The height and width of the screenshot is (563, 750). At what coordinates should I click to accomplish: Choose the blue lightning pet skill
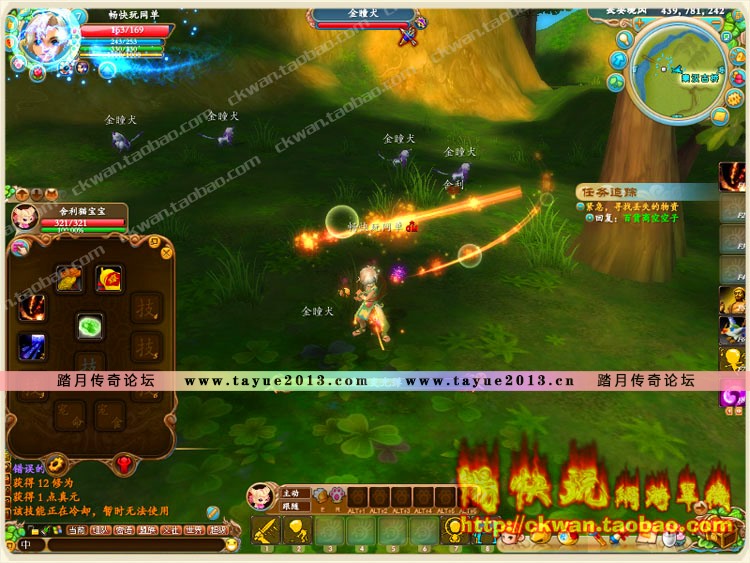pyautogui.click(x=31, y=346)
